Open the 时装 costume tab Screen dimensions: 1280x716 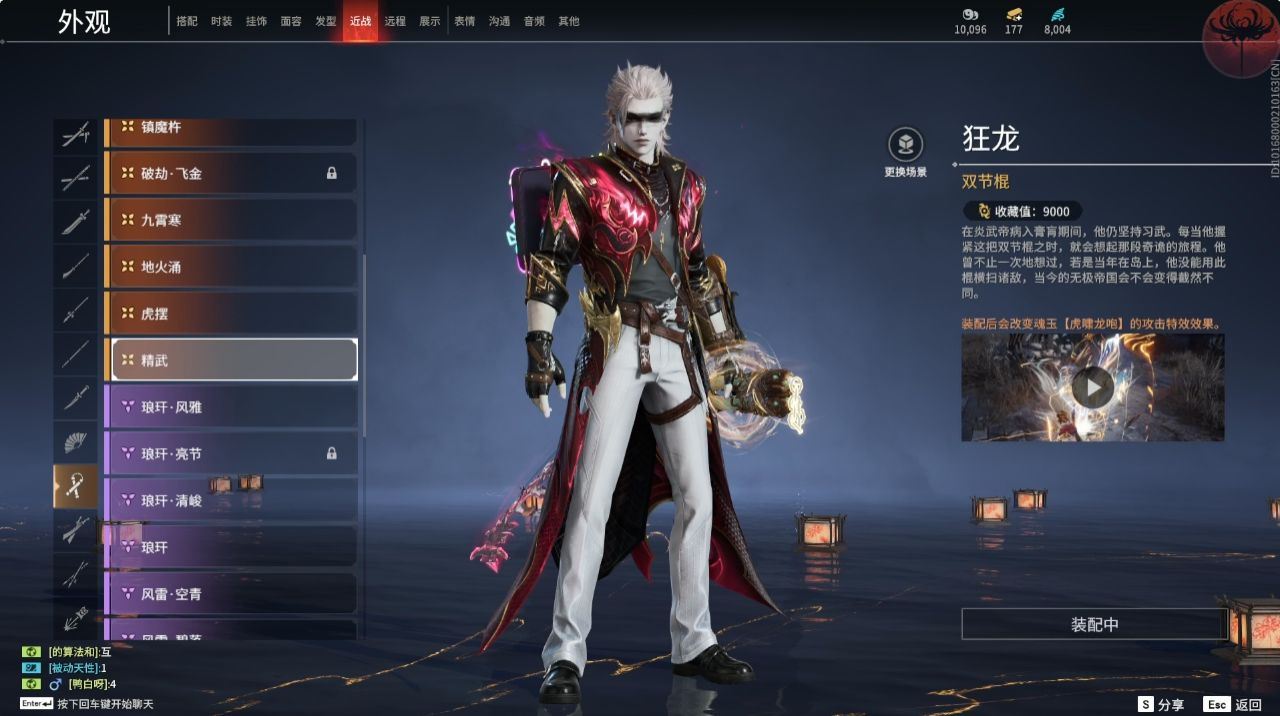[222, 21]
